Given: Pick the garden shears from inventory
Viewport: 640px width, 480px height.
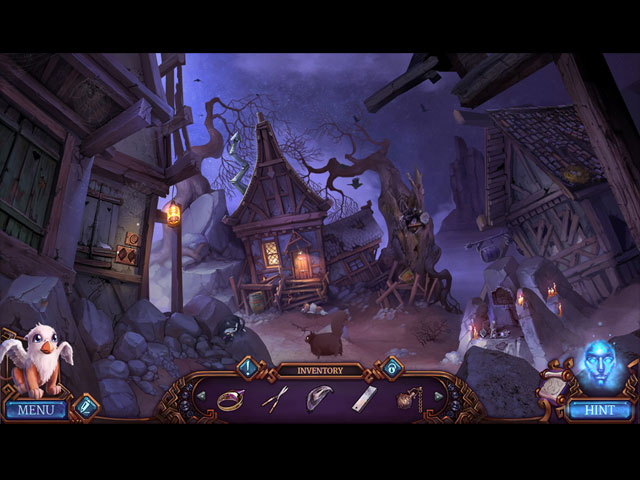Looking at the screenshot, I should (x=274, y=398).
